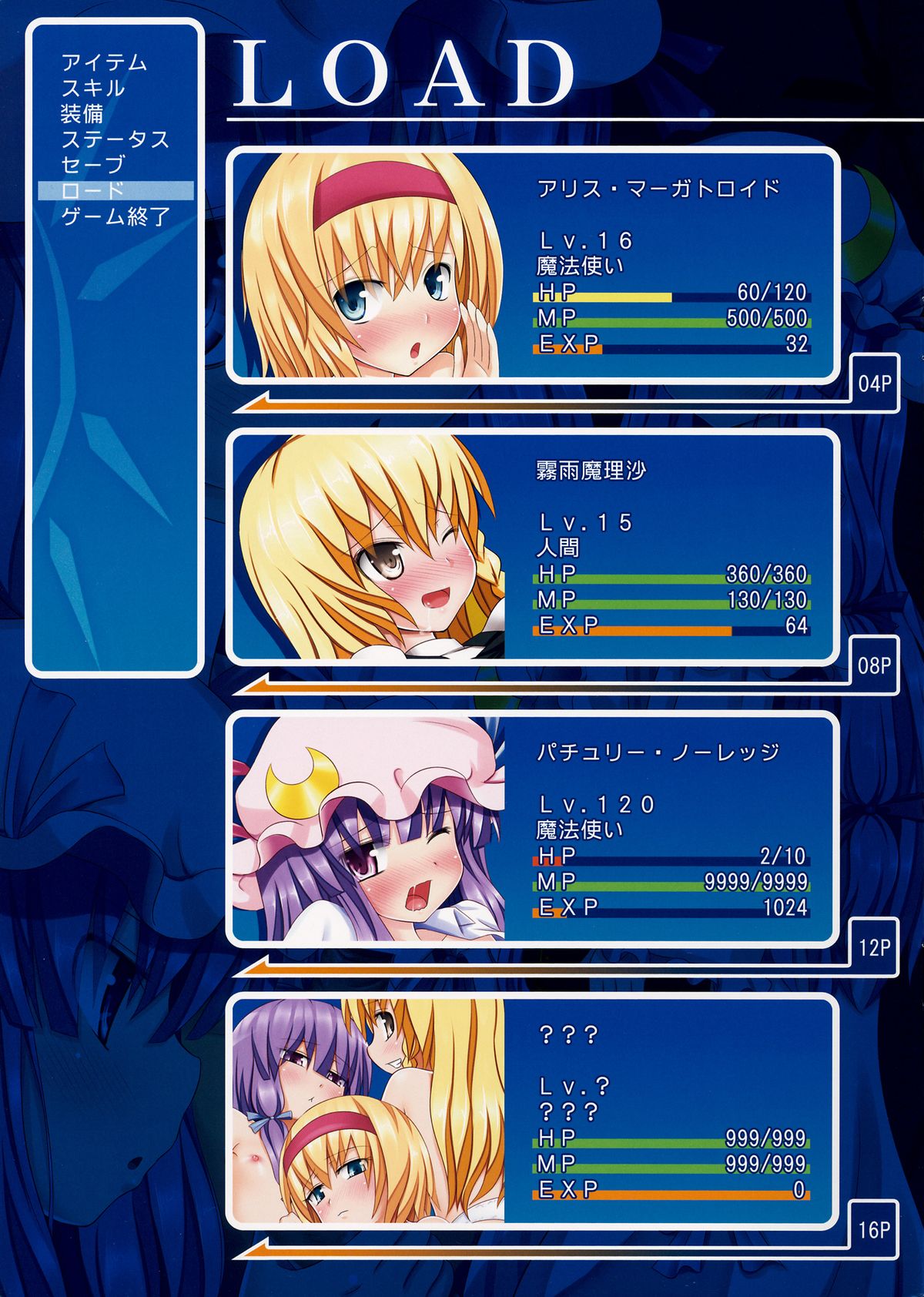Load the パチュリー・ノーレッジ Lv.120 save slot
Image resolution: width=924 pixels, height=1297 pixels.
[531, 829]
